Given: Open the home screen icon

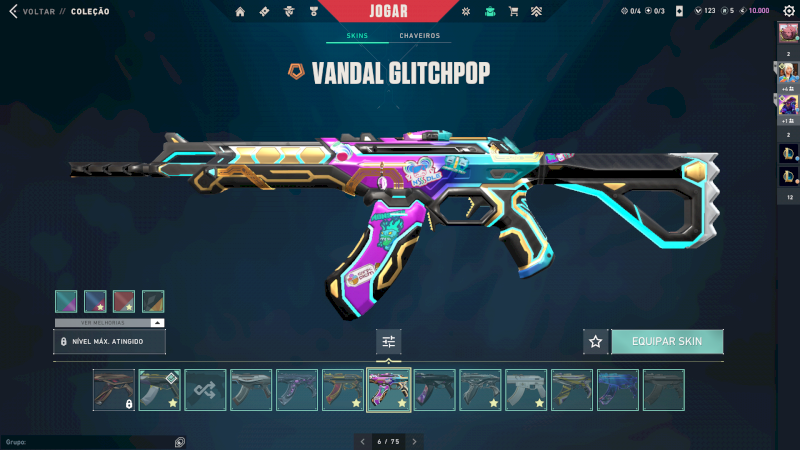Looking at the screenshot, I should pyautogui.click(x=240, y=12).
